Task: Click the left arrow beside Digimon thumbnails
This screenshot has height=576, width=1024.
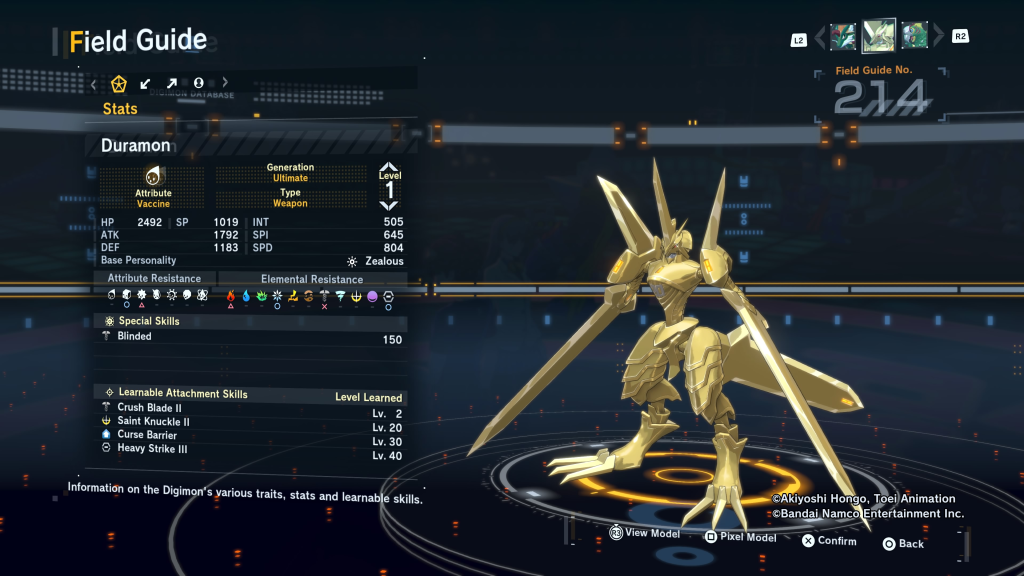Action: point(820,38)
